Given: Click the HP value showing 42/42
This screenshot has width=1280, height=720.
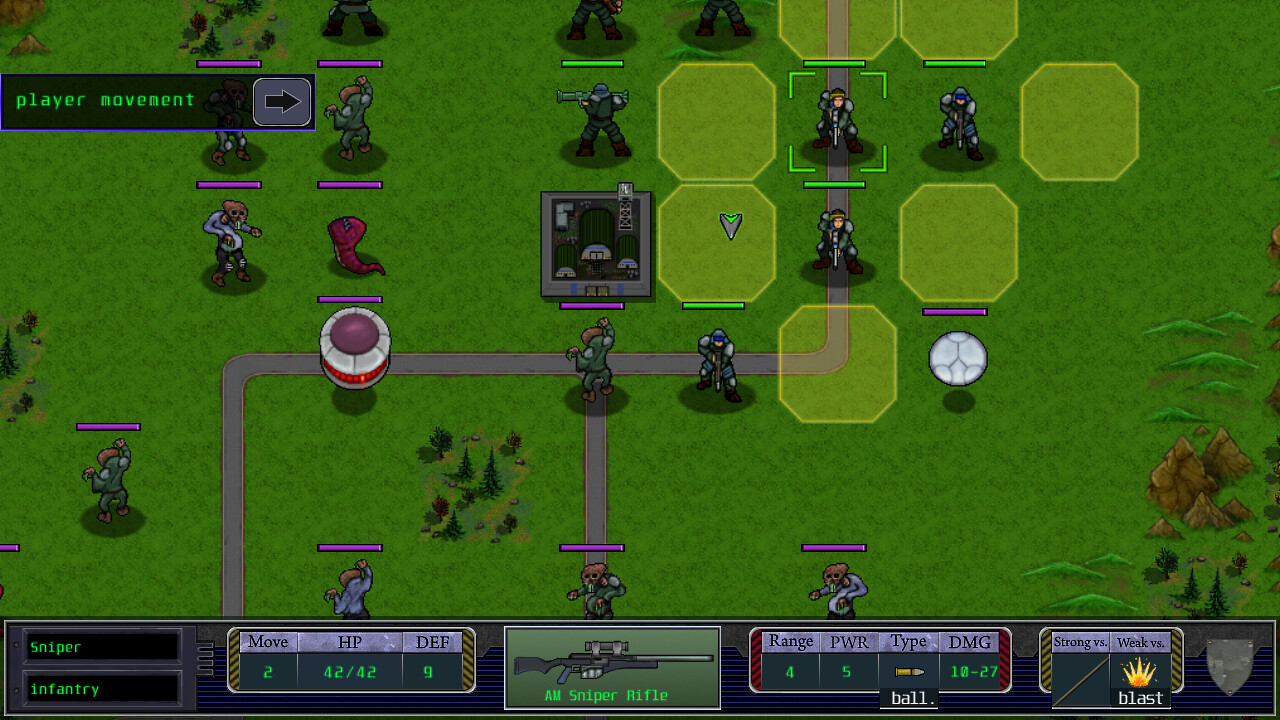Looking at the screenshot, I should tap(349, 671).
